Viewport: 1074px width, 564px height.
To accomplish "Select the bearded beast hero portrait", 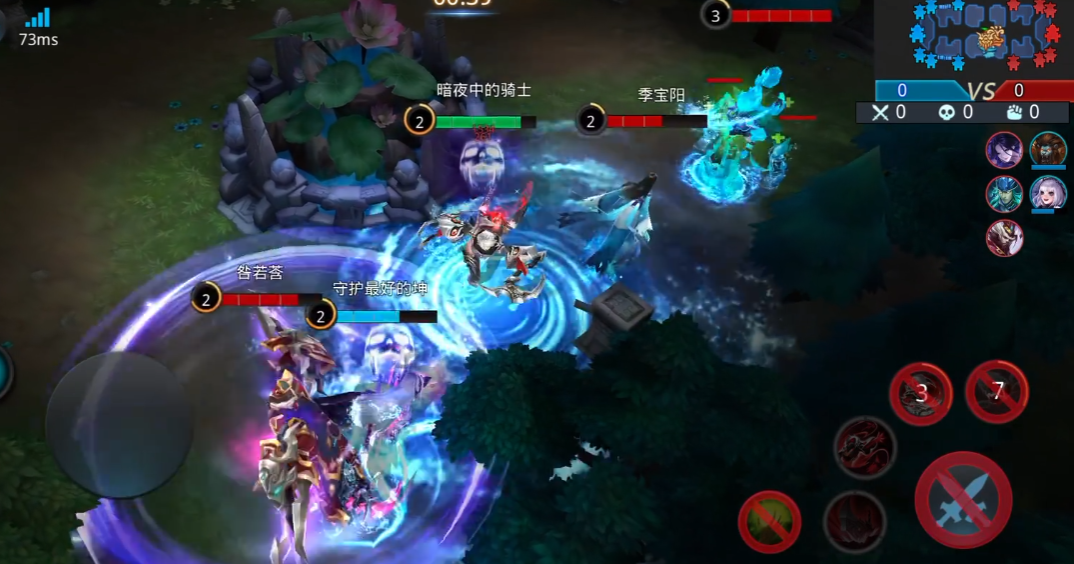I will click(x=1048, y=150).
